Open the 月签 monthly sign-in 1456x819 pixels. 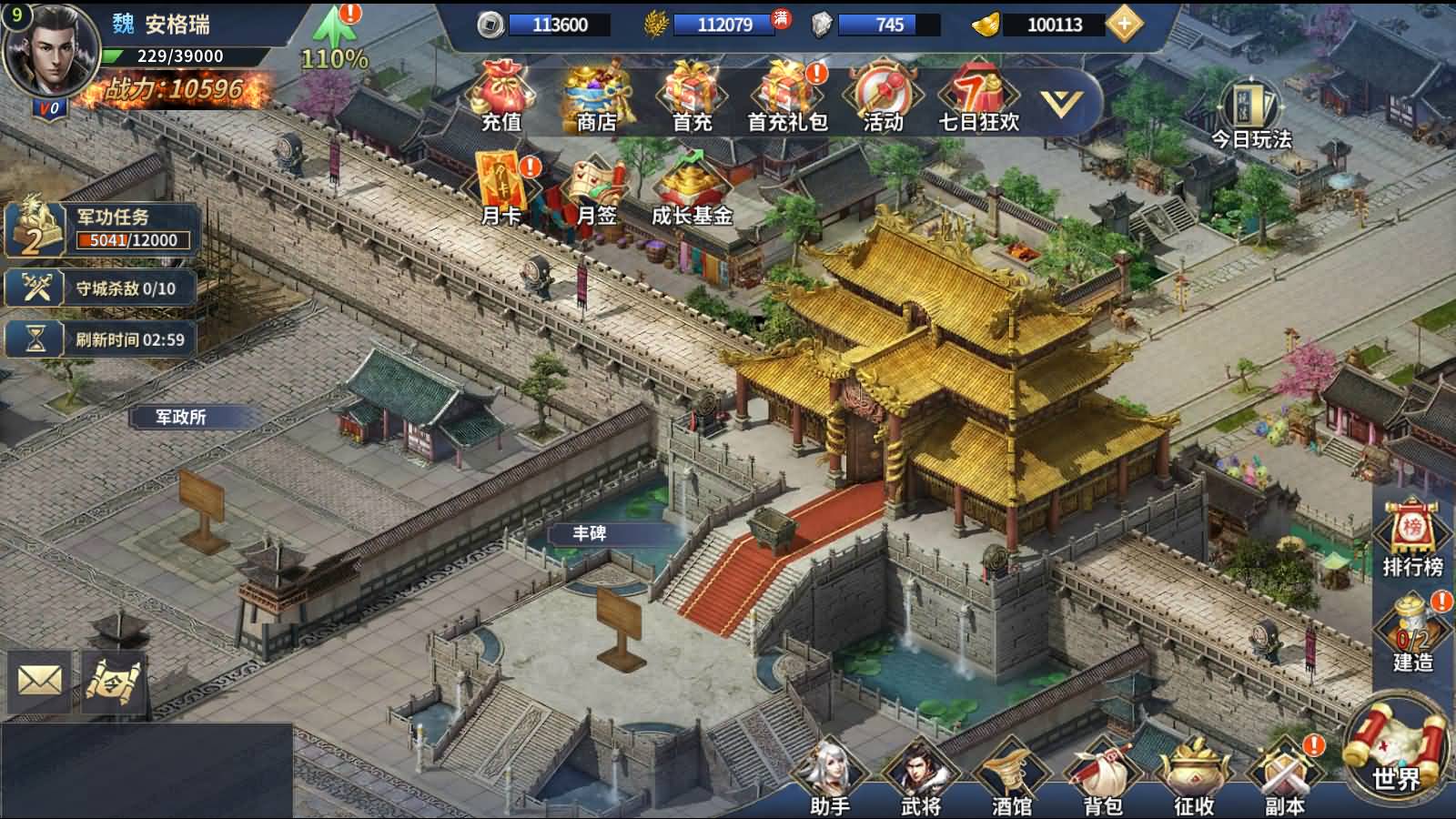click(596, 192)
